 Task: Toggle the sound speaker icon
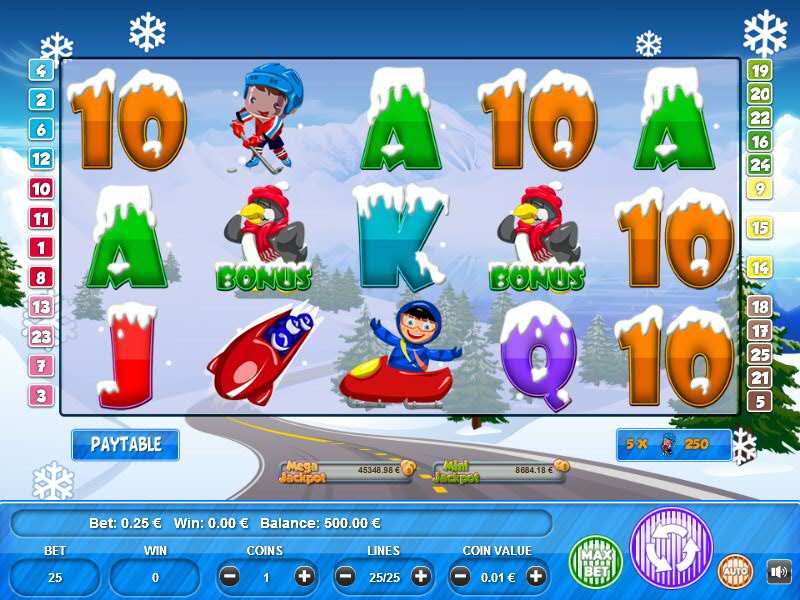778,572
